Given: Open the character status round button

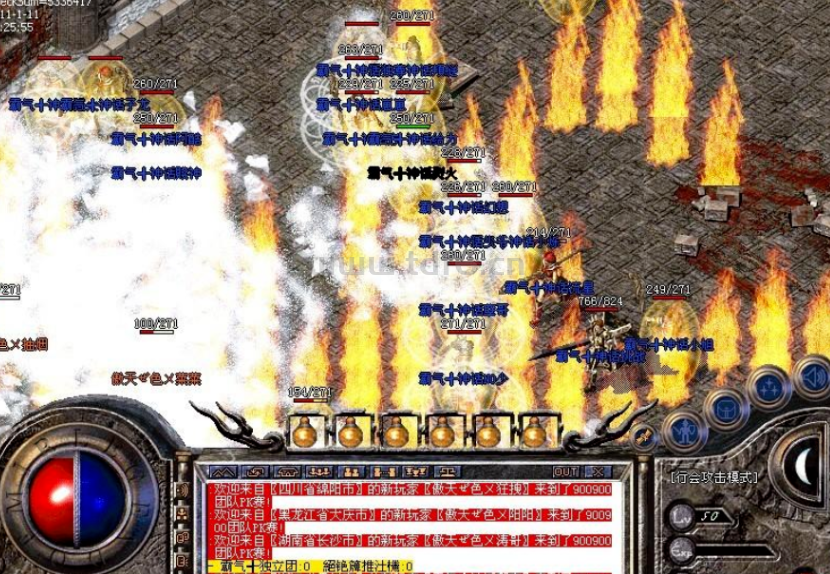Looking at the screenshot, I should pyautogui.click(x=685, y=428).
